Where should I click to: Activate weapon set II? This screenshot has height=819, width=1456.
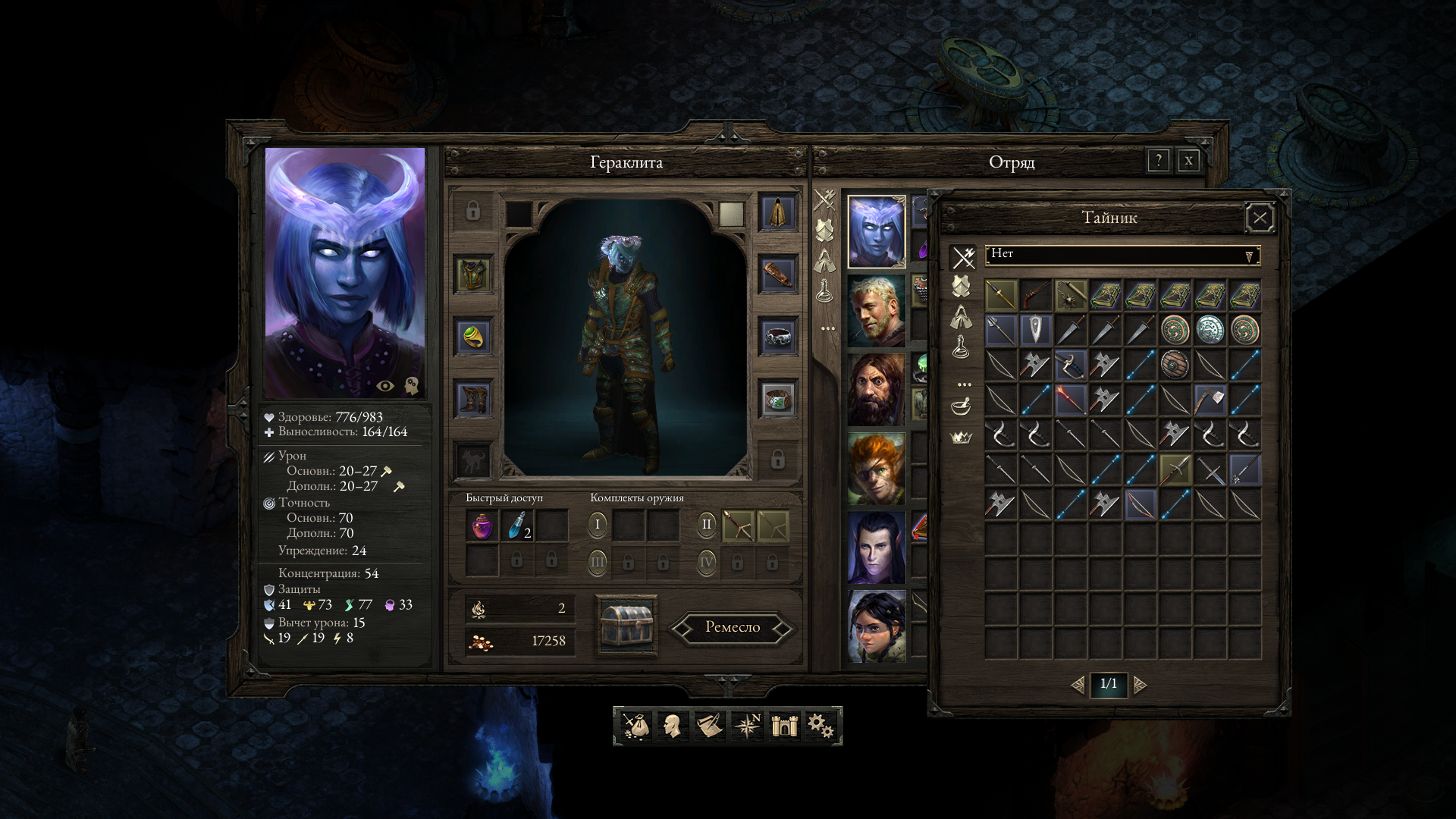(706, 525)
